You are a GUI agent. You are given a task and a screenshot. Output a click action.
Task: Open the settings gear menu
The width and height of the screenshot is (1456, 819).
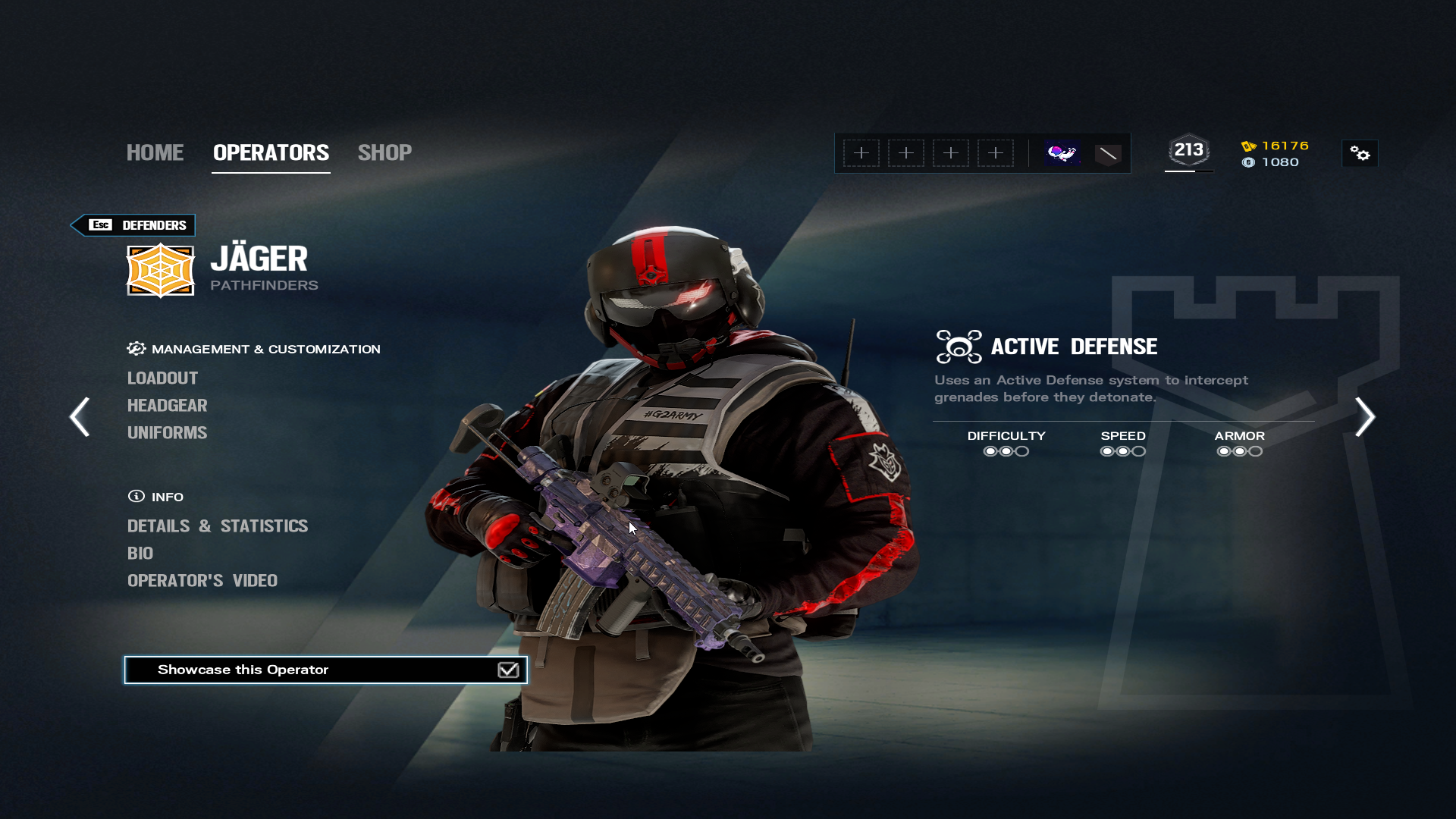coord(1360,154)
